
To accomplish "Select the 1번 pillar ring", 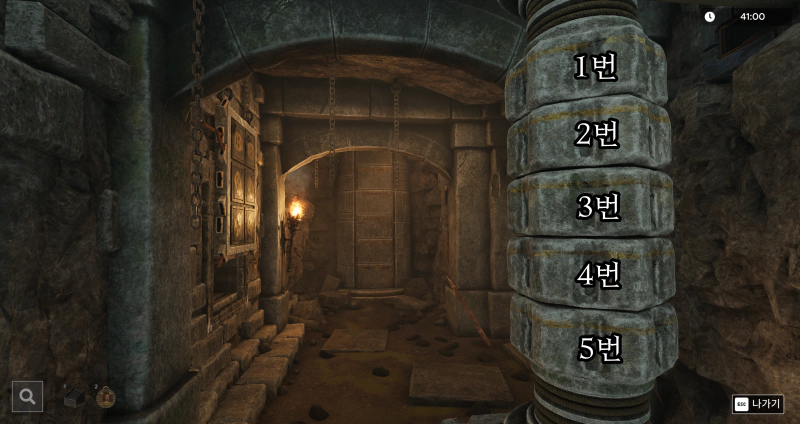I will pyautogui.click(x=595, y=68).
